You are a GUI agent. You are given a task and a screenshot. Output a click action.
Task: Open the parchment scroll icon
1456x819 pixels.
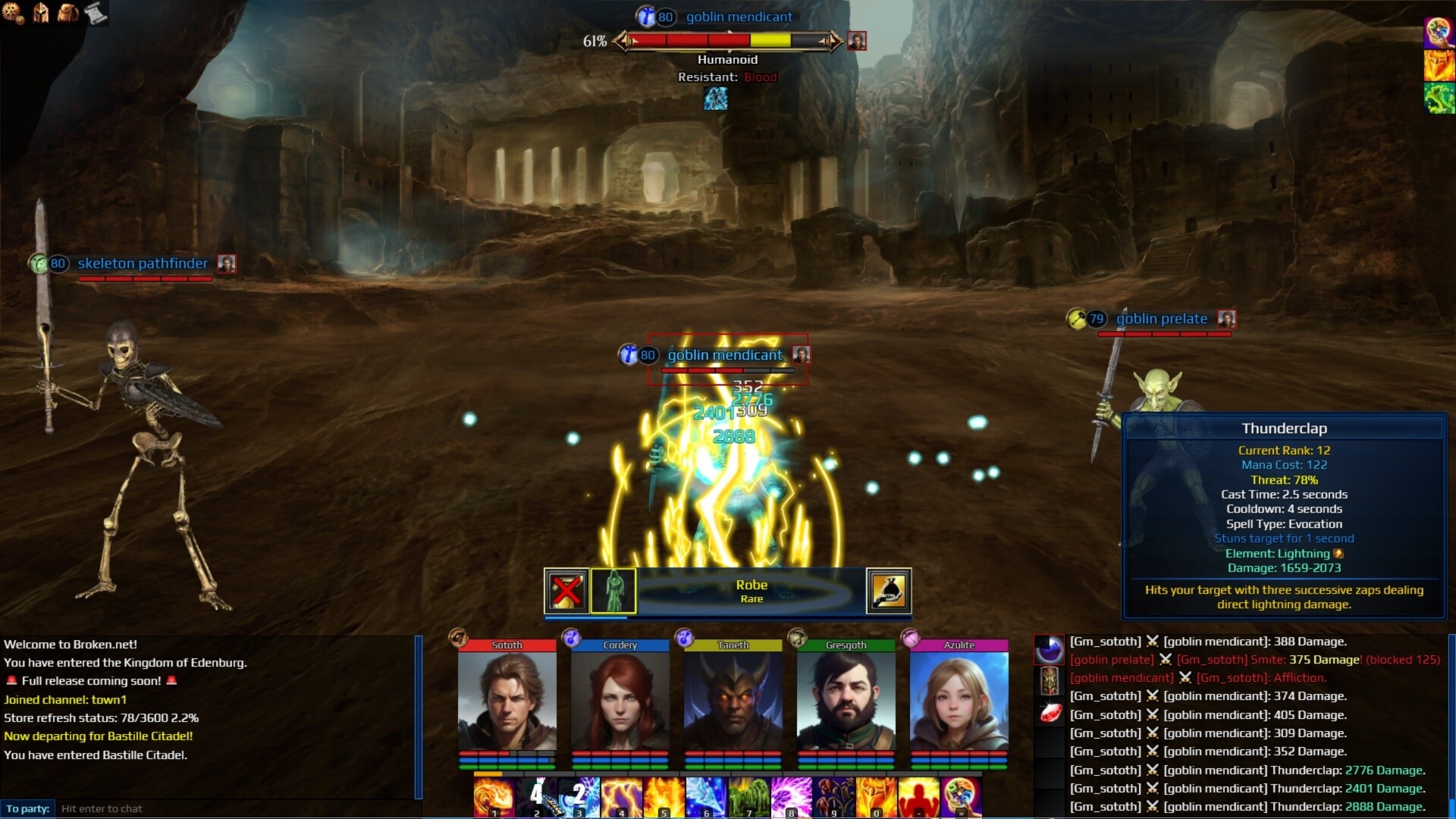click(96, 13)
